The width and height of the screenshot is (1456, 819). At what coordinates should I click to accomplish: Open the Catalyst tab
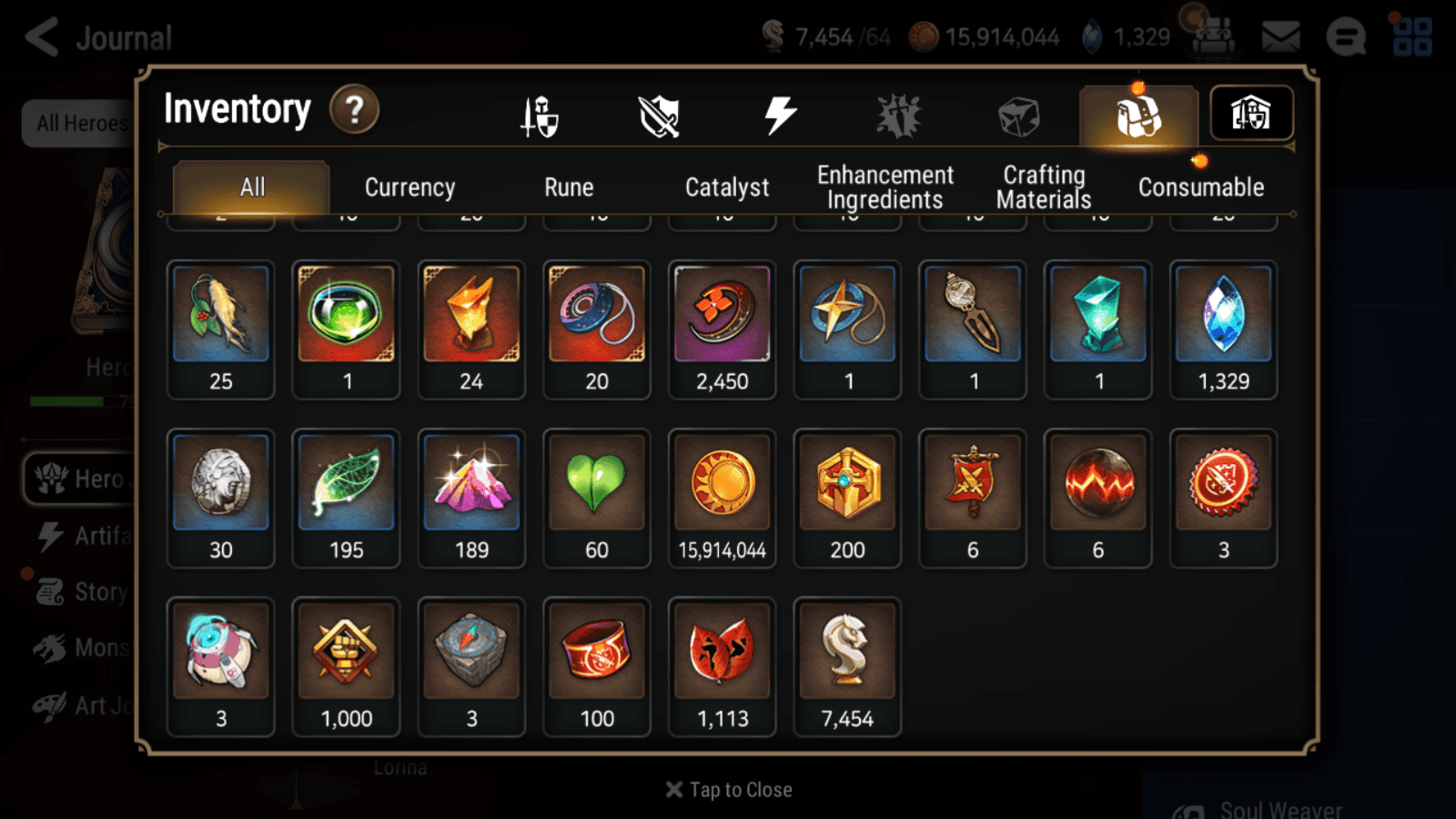click(728, 187)
